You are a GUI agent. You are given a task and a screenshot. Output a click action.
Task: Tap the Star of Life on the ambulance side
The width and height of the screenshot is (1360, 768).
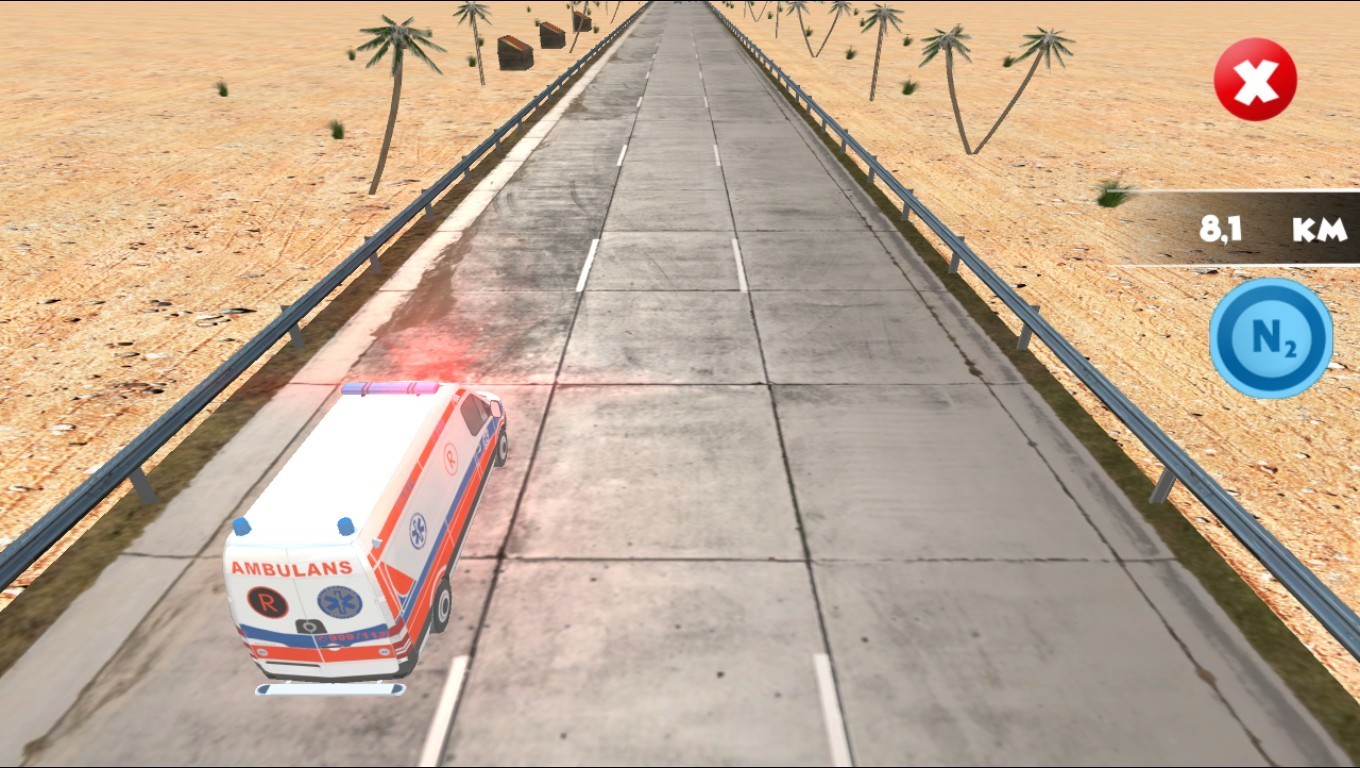click(x=416, y=528)
